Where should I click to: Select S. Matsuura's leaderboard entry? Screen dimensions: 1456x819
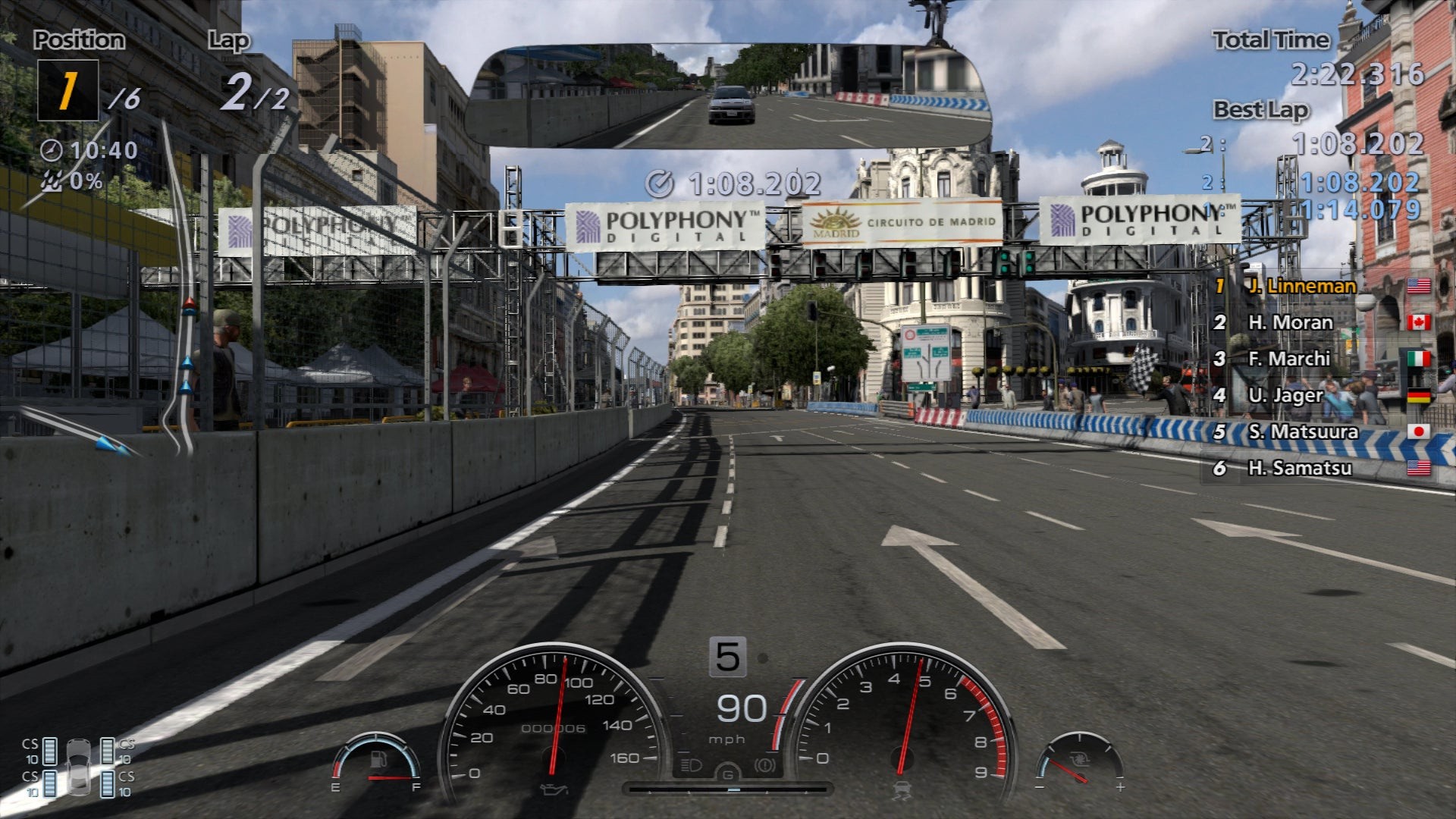tap(1303, 431)
